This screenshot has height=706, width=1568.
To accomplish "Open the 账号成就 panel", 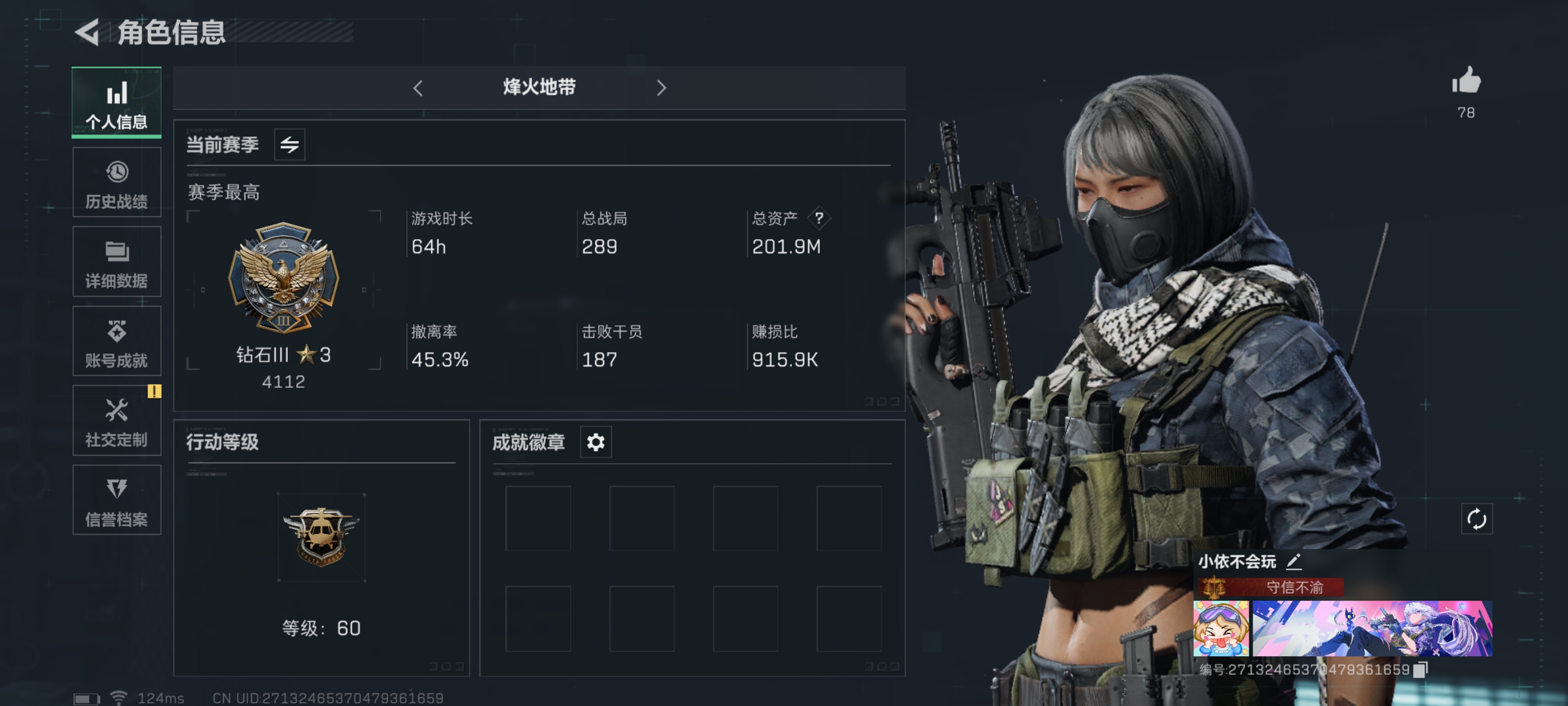I will click(x=116, y=341).
